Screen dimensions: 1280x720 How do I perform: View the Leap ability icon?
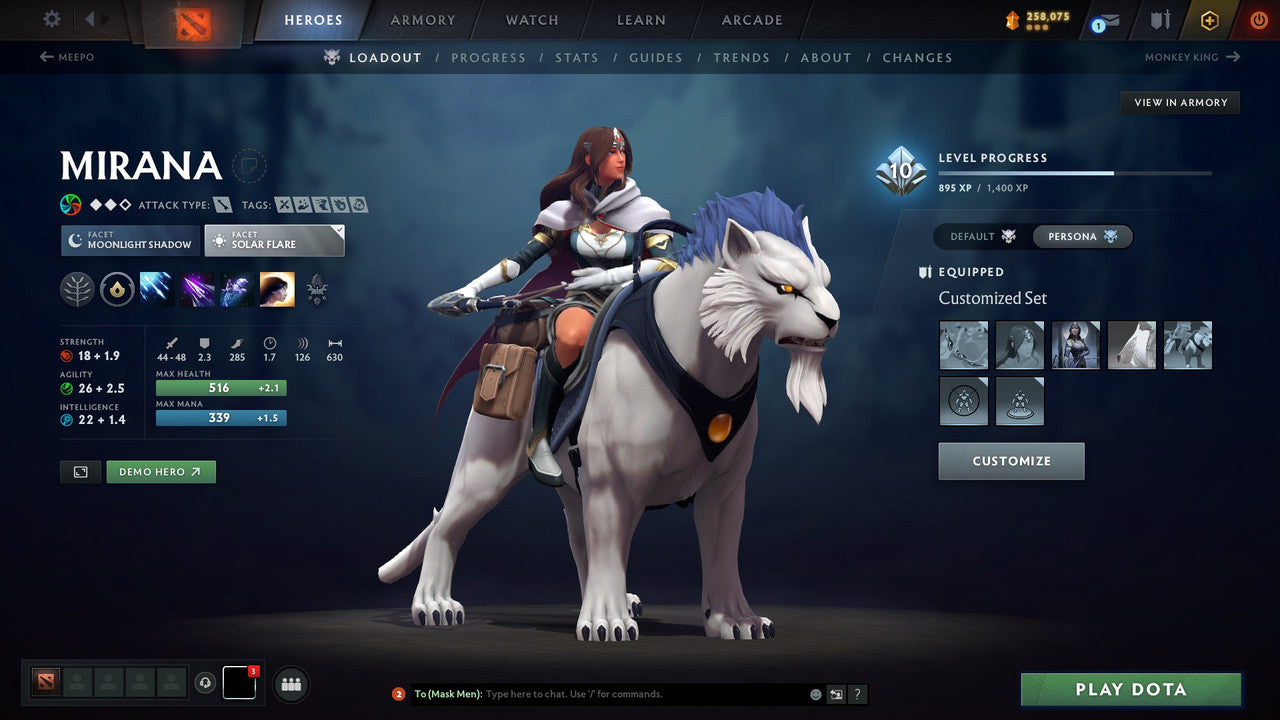(236, 288)
